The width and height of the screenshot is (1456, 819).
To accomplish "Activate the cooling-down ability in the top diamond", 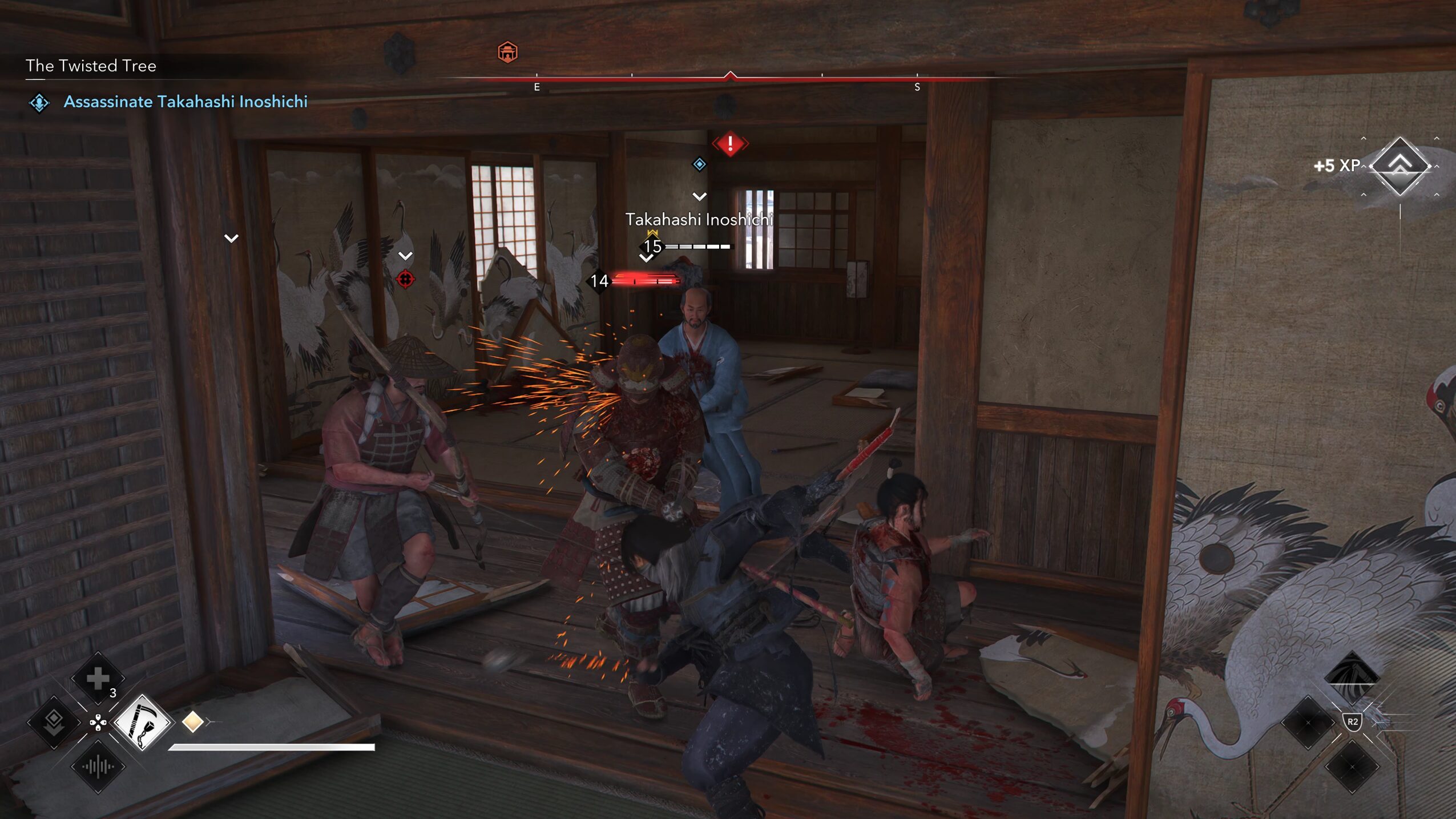I will tap(1352, 677).
